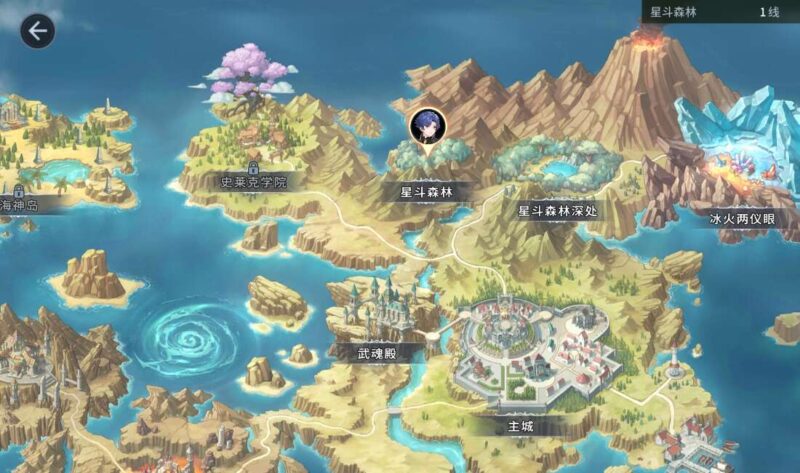Select the locked 史莱克学院 location
Viewport: 800px width, 473px height.
253,182
